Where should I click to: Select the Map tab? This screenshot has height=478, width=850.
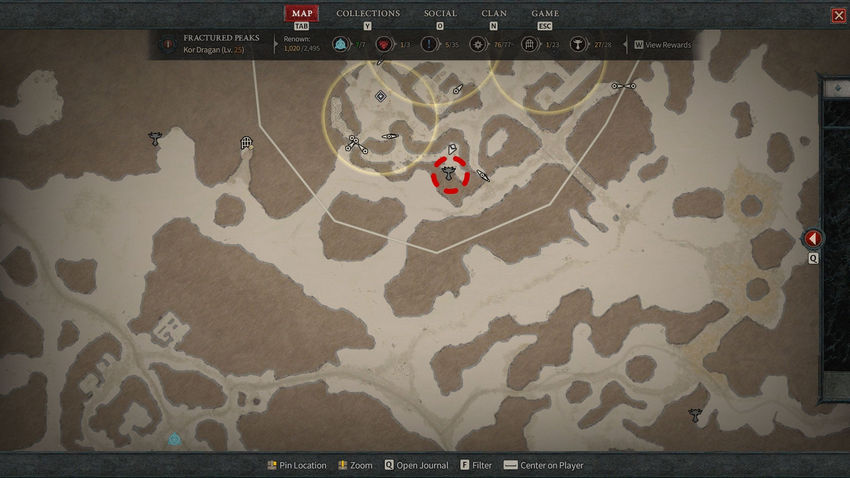click(x=301, y=14)
